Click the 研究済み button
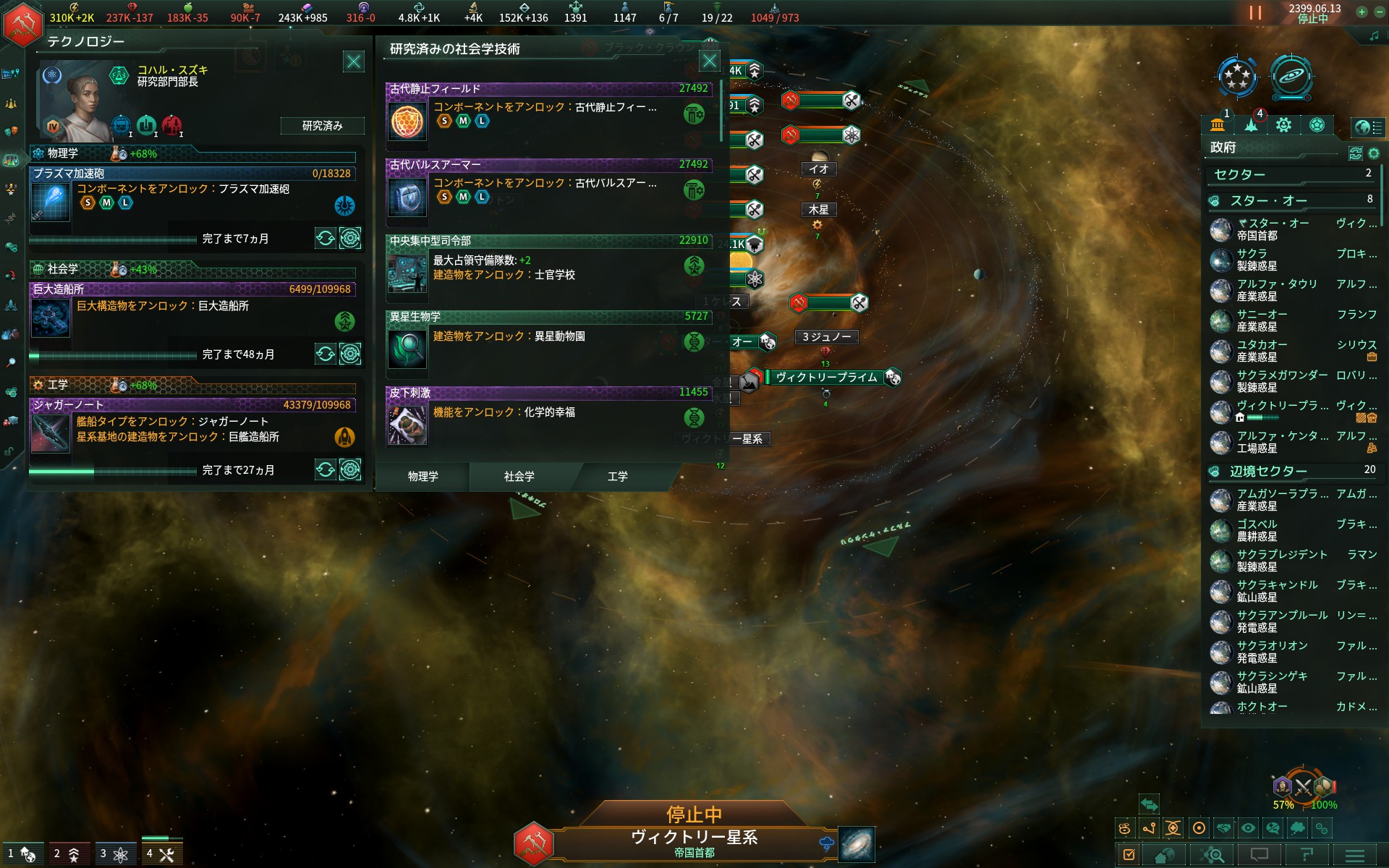The width and height of the screenshot is (1389, 868). coord(322,126)
